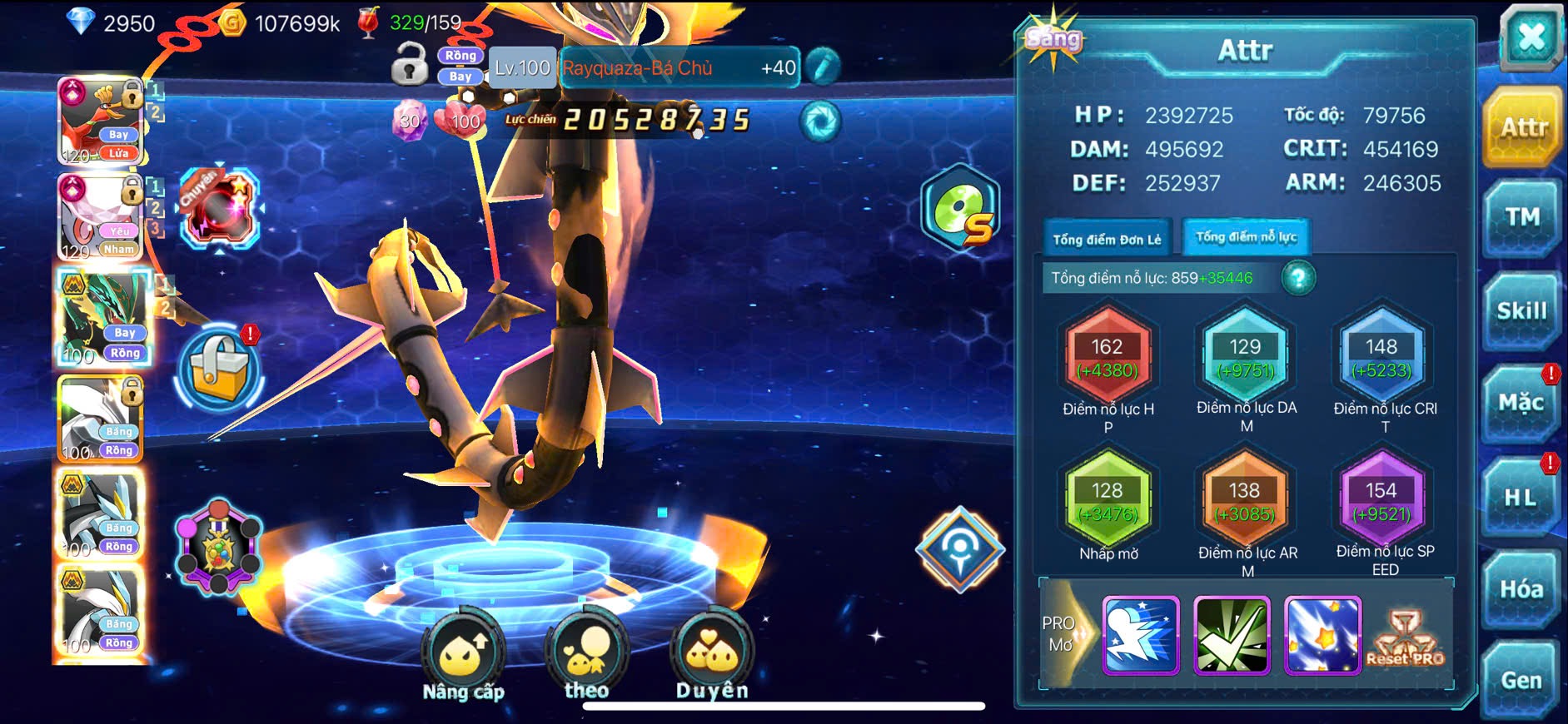Switch to the TM side tab
Image resolution: width=1568 pixels, height=724 pixels.
pos(1521,218)
